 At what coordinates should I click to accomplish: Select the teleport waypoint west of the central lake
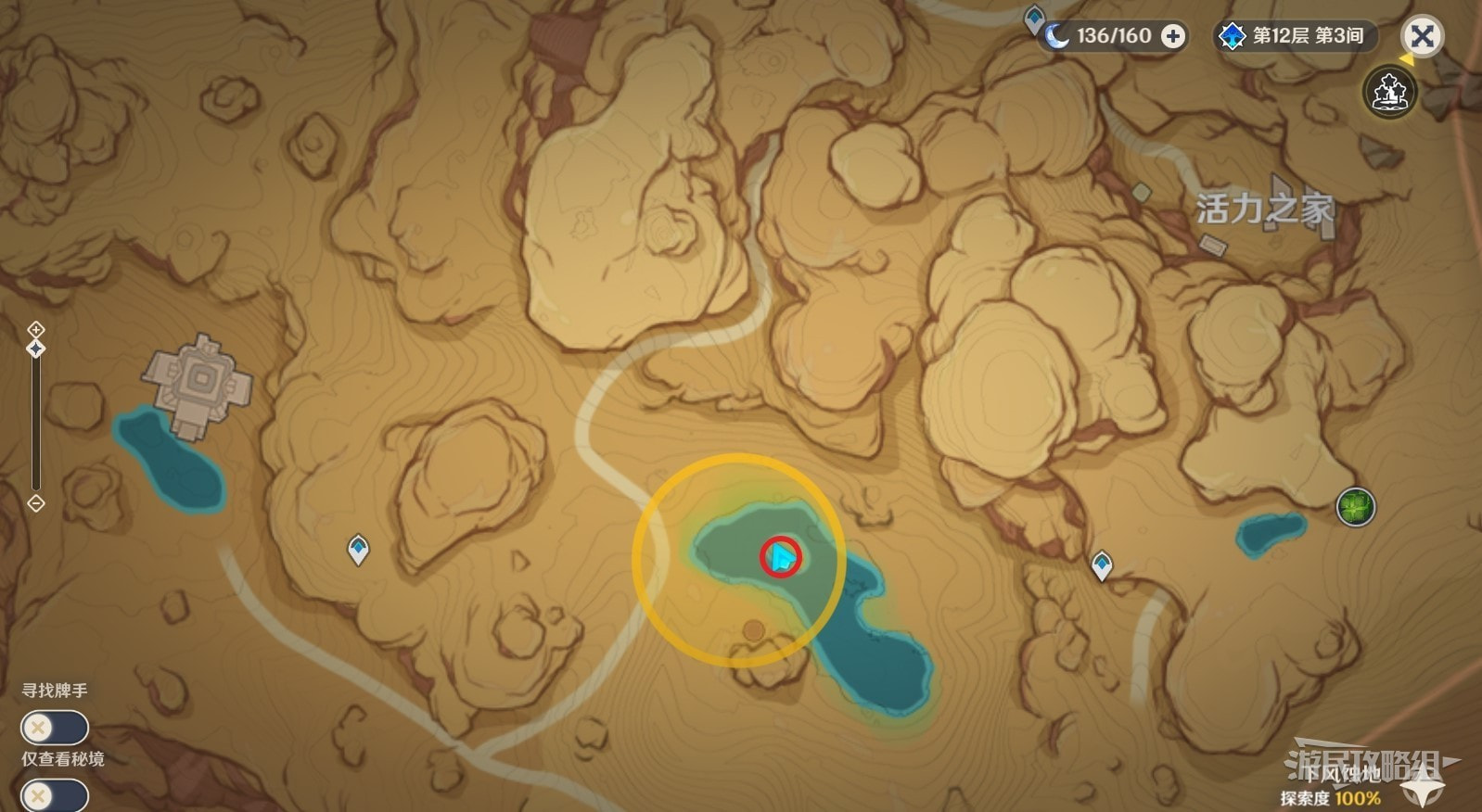coord(358,550)
